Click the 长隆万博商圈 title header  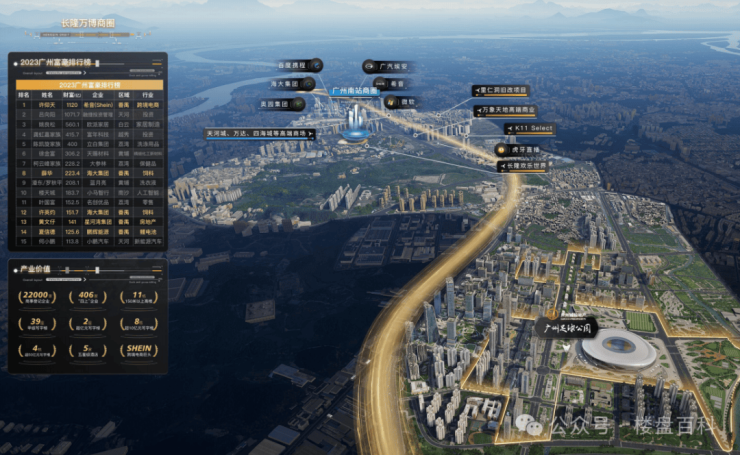(88, 21)
